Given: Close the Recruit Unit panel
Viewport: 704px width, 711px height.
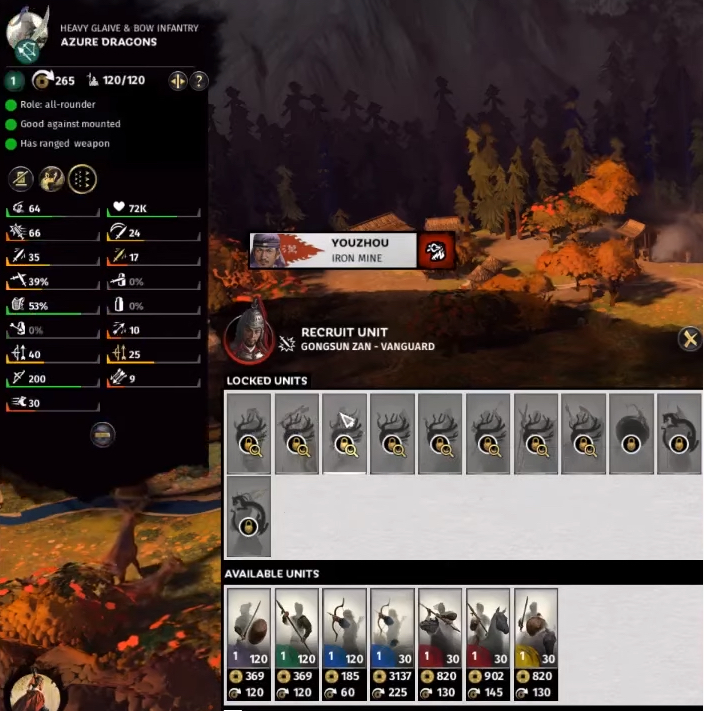Looking at the screenshot, I should point(689,339).
